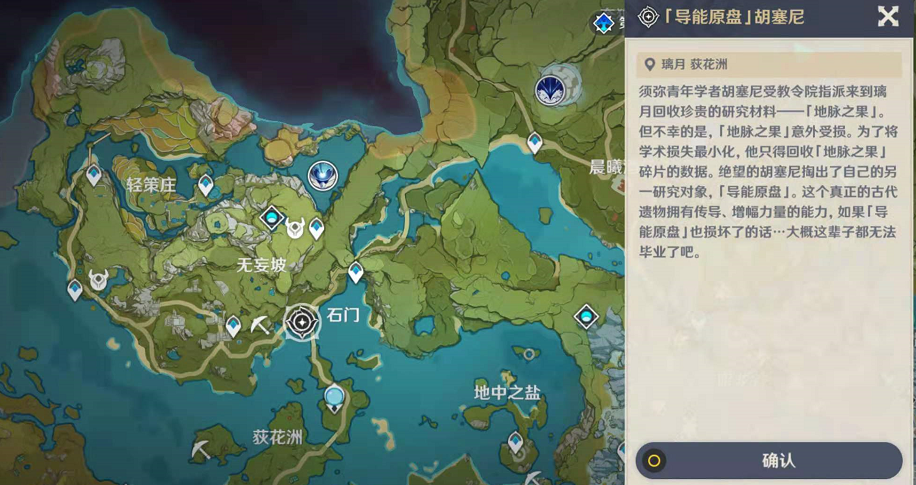Confirm with the 确认 button
The image size is (916, 485).
click(768, 461)
